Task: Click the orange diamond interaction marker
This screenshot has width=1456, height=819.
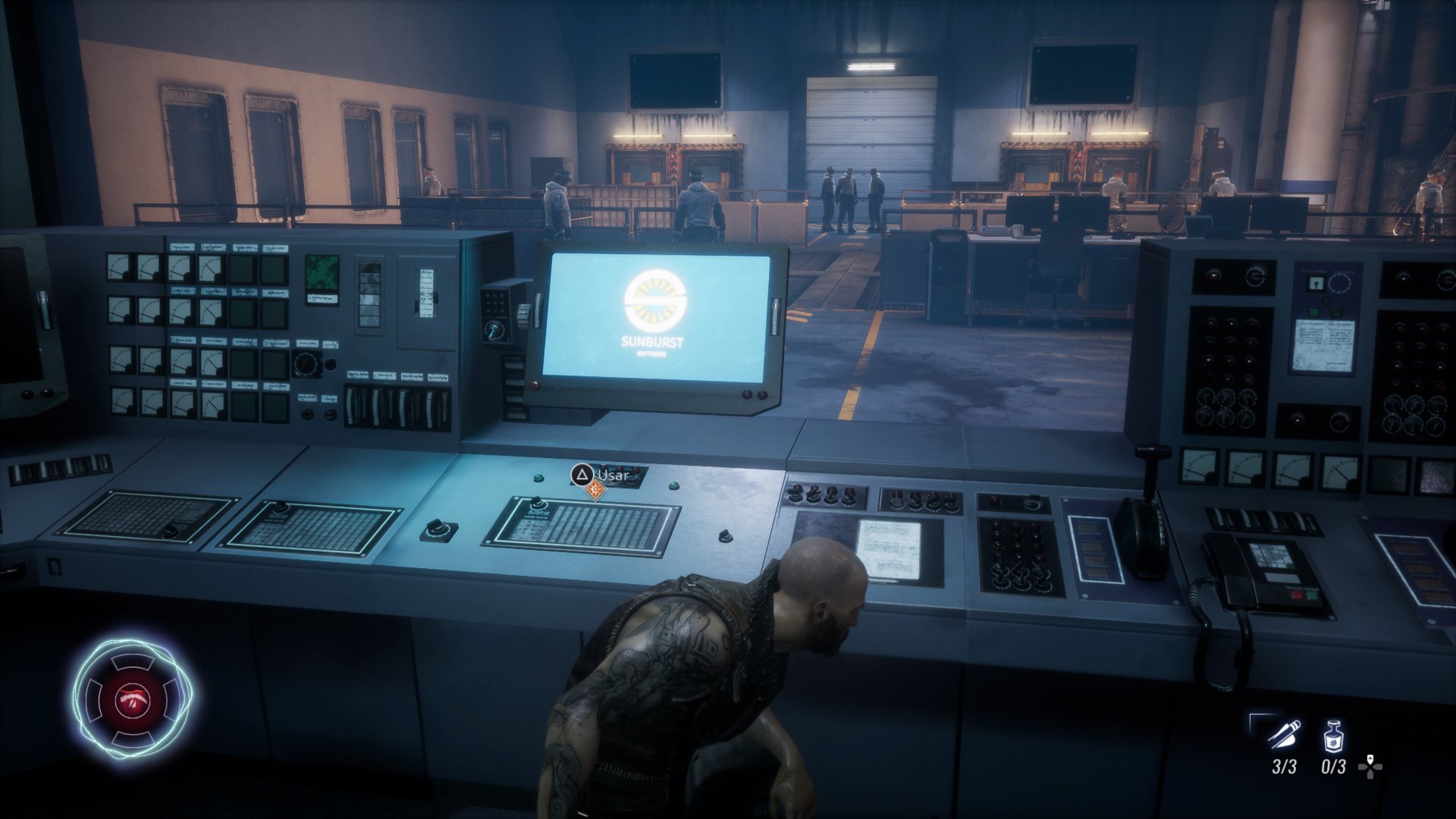Action: [x=596, y=491]
